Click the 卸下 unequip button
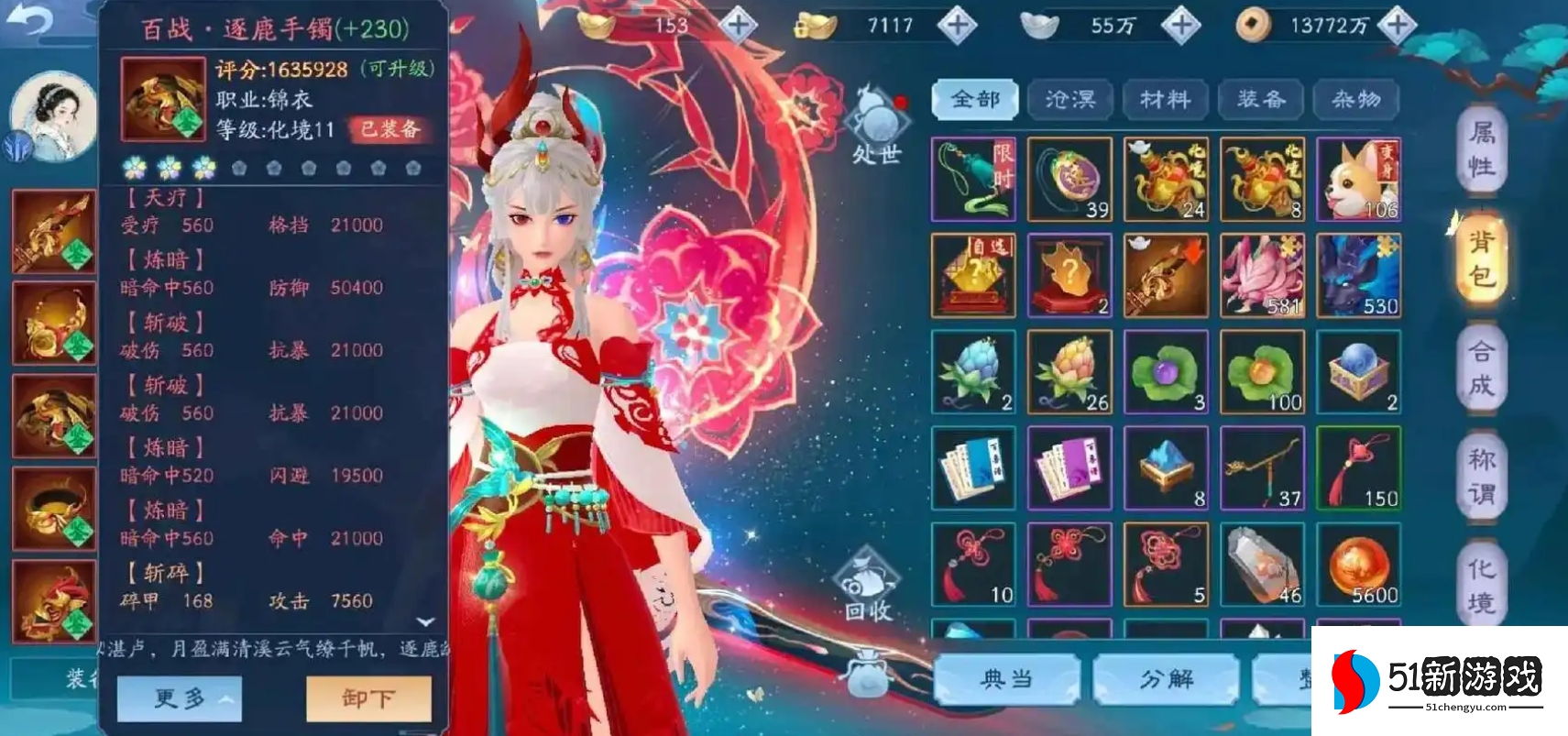The image size is (1568, 736). click(x=368, y=698)
